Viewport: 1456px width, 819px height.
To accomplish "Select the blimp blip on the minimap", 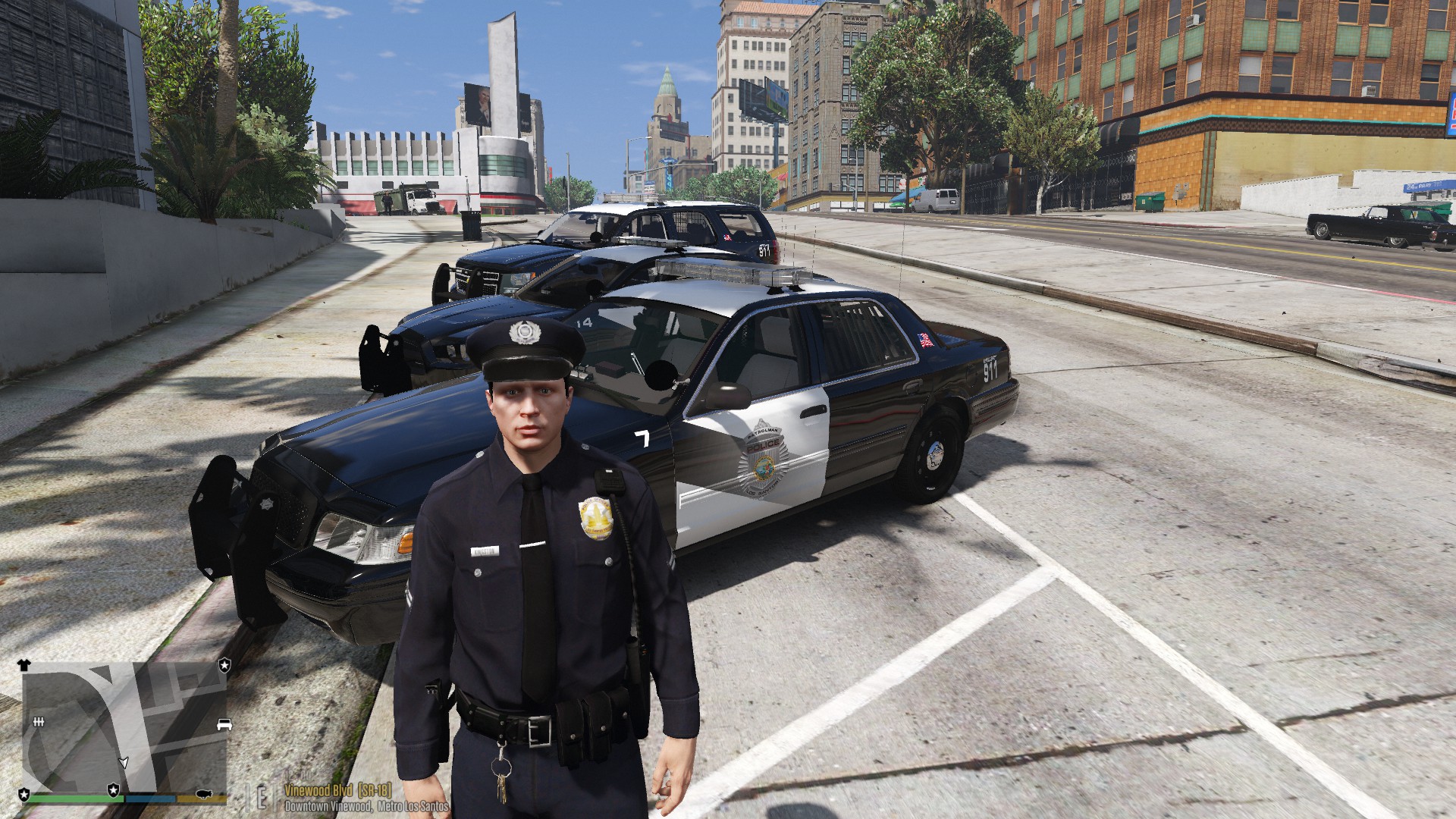I will click(x=203, y=794).
